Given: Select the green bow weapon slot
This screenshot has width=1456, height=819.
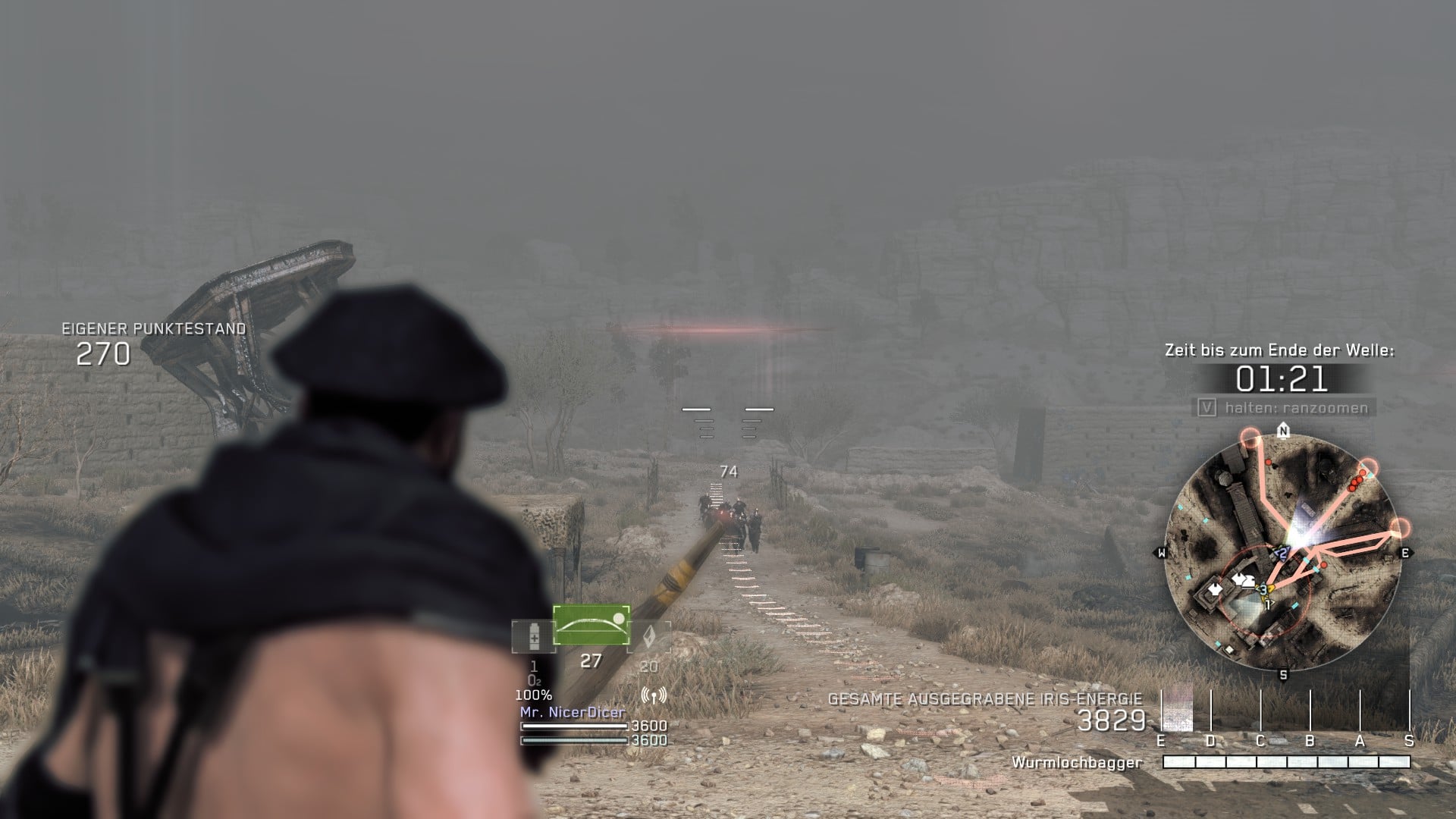Looking at the screenshot, I should coord(591,625).
